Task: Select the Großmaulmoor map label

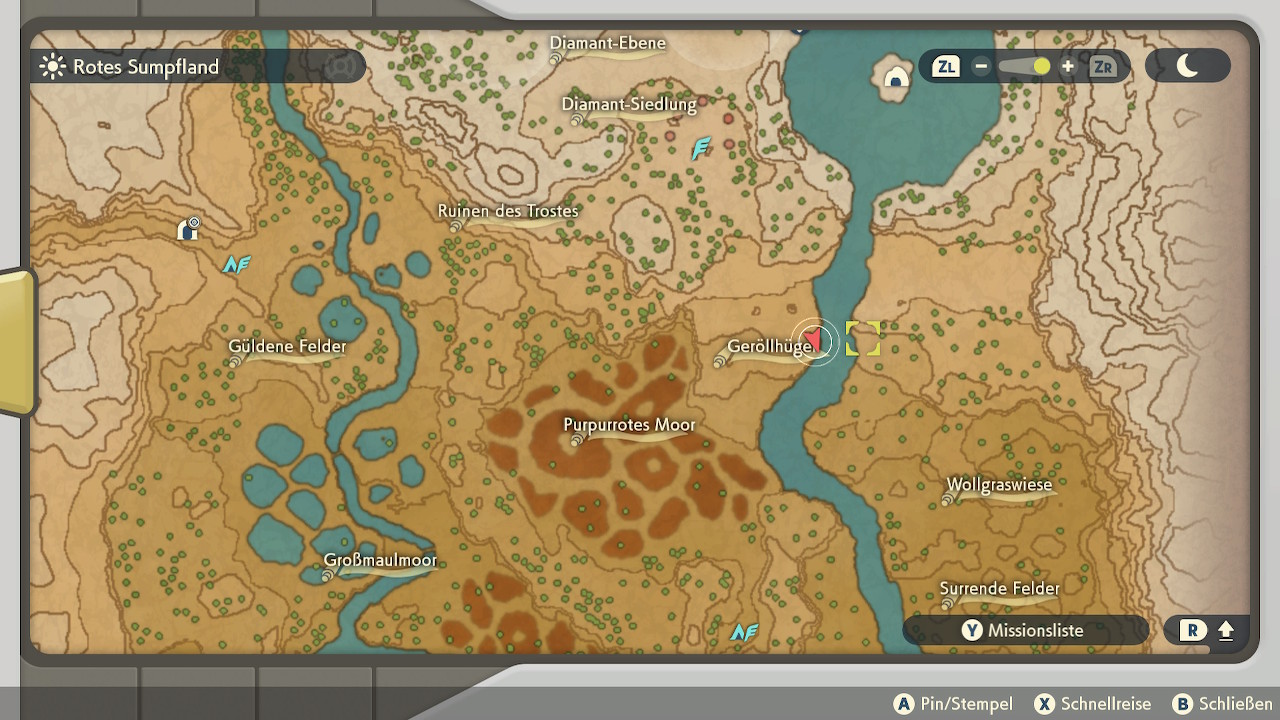Action: (x=380, y=561)
